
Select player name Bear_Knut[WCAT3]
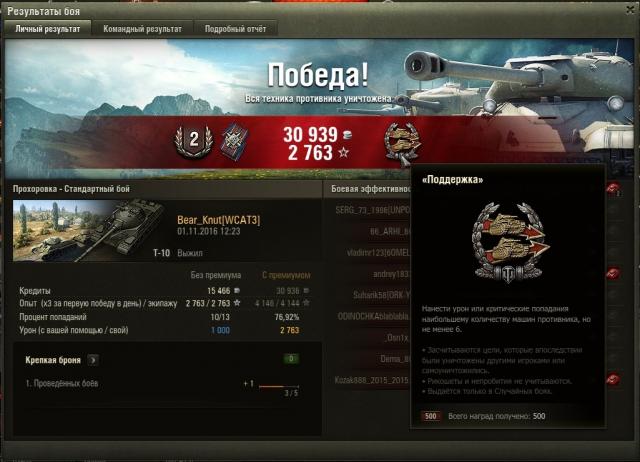tap(218, 220)
